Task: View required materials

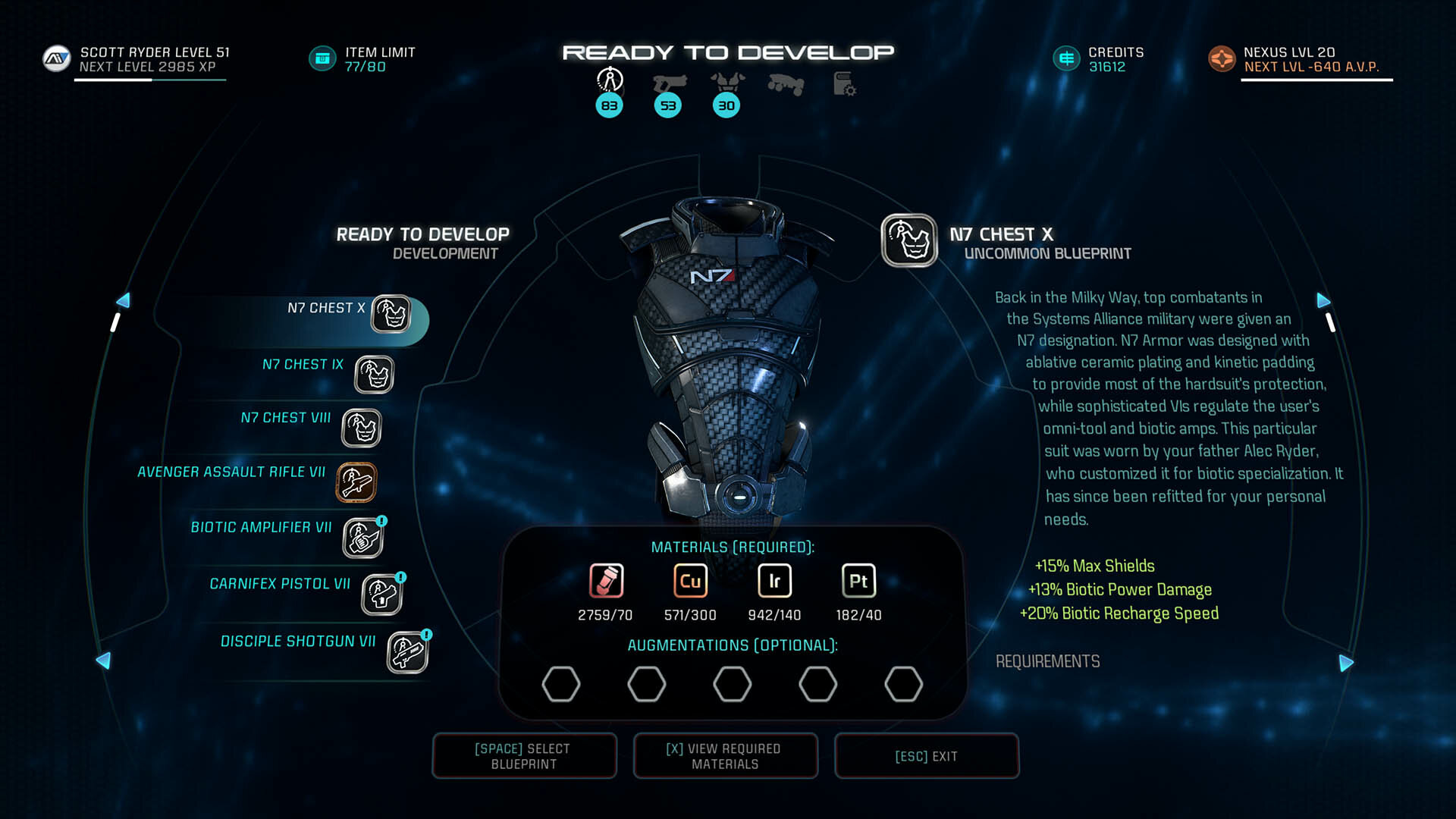Action: point(725,756)
